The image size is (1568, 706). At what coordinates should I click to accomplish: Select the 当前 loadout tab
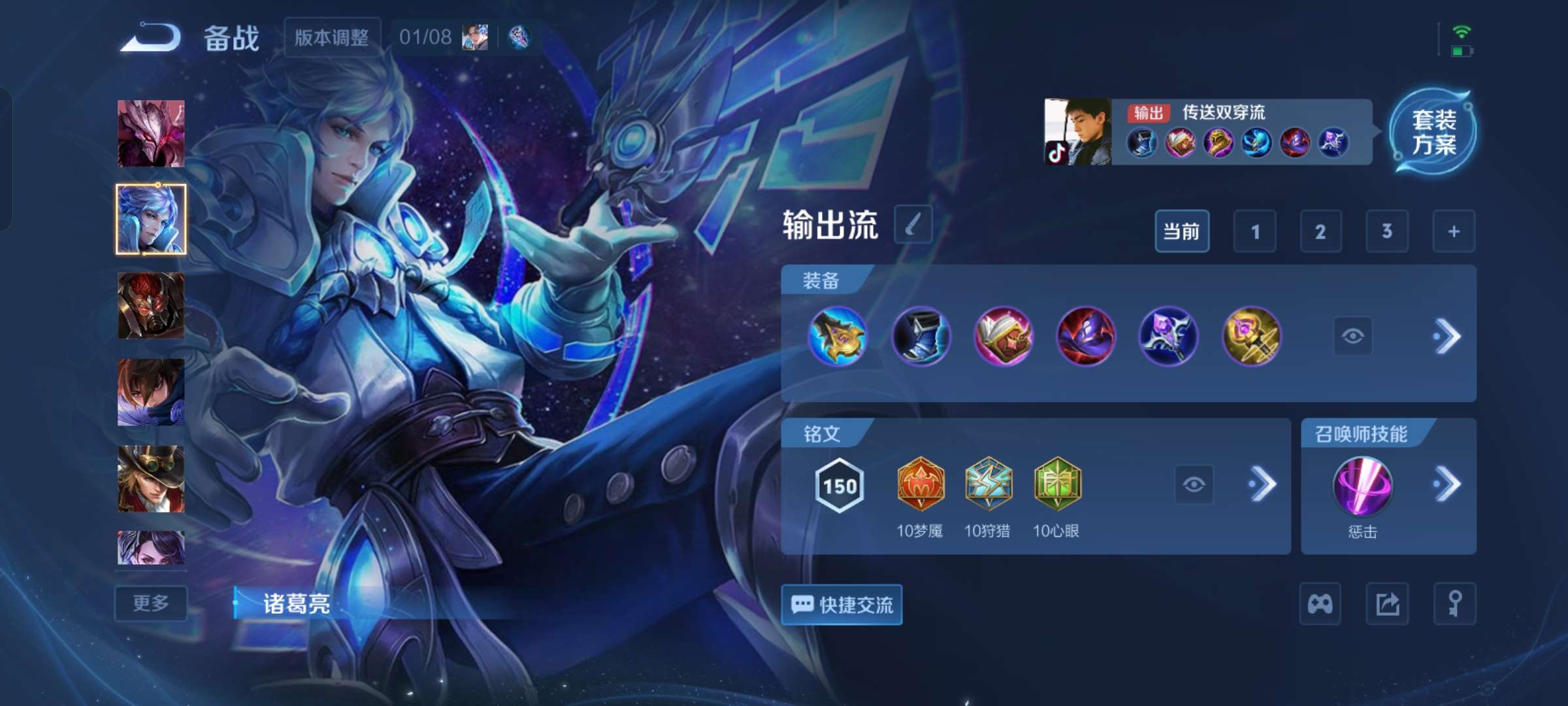pos(1182,231)
